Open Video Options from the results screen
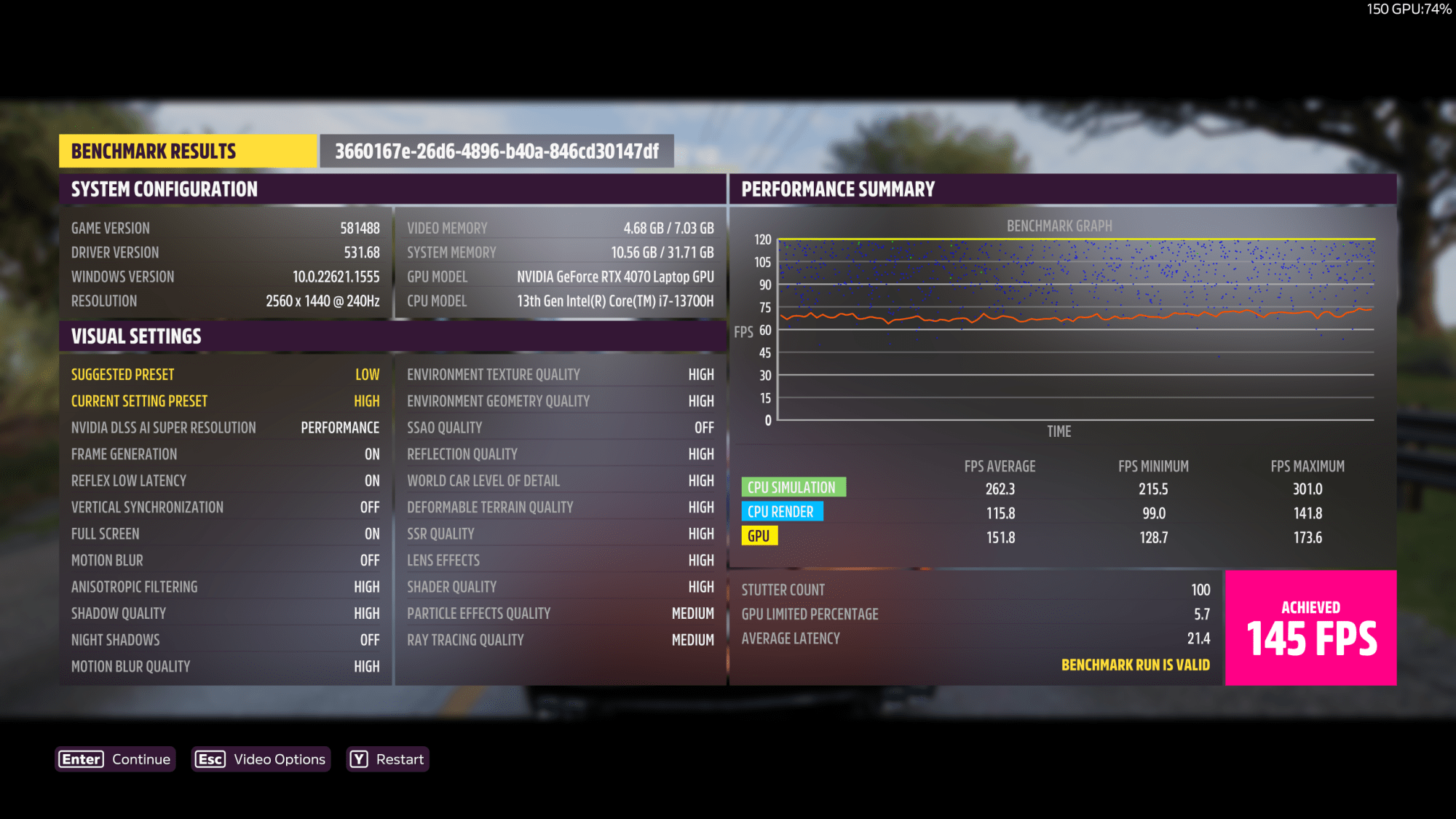The height and width of the screenshot is (819, 1456). click(x=261, y=759)
